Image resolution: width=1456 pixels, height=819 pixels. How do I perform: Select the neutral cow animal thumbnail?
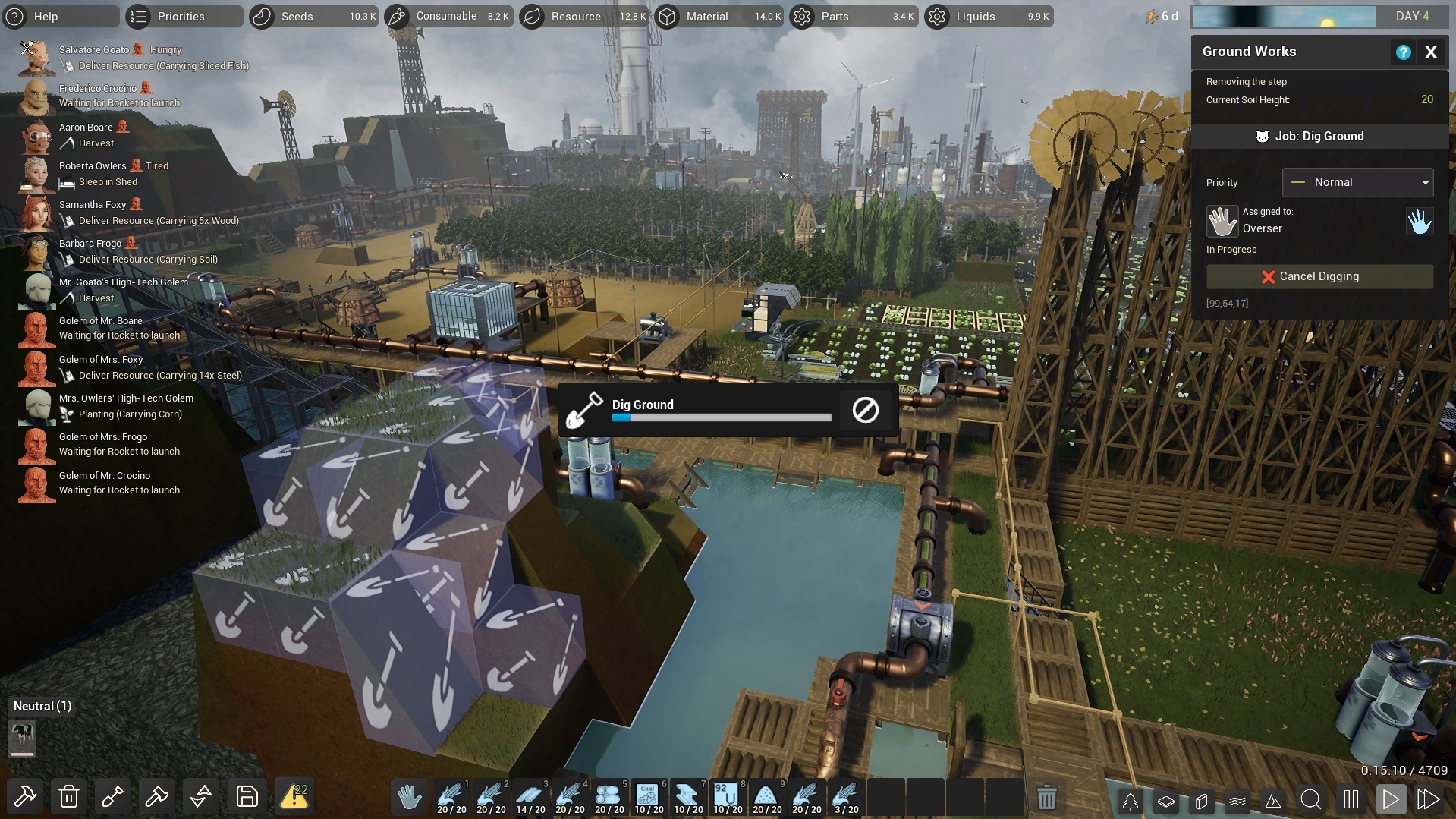coord(22,737)
